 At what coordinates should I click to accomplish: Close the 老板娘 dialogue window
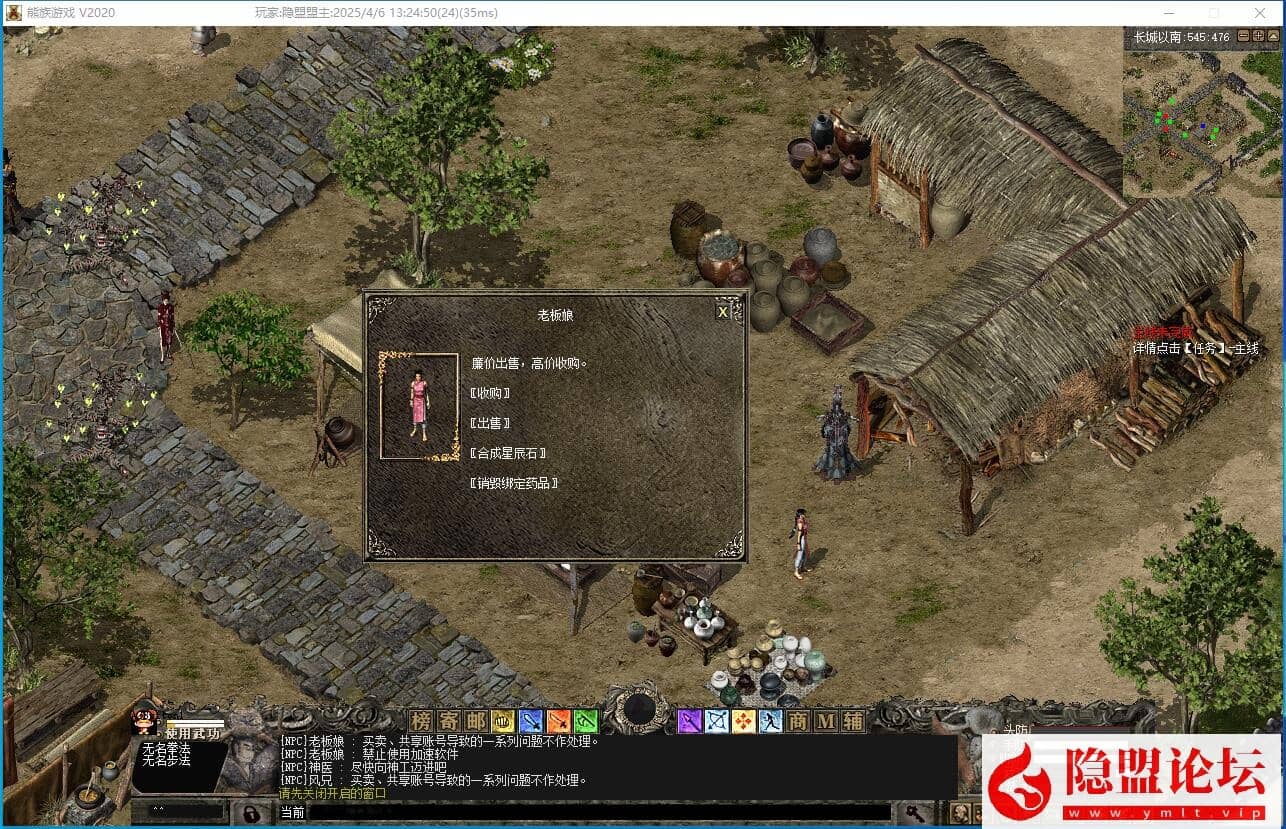pyautogui.click(x=723, y=312)
